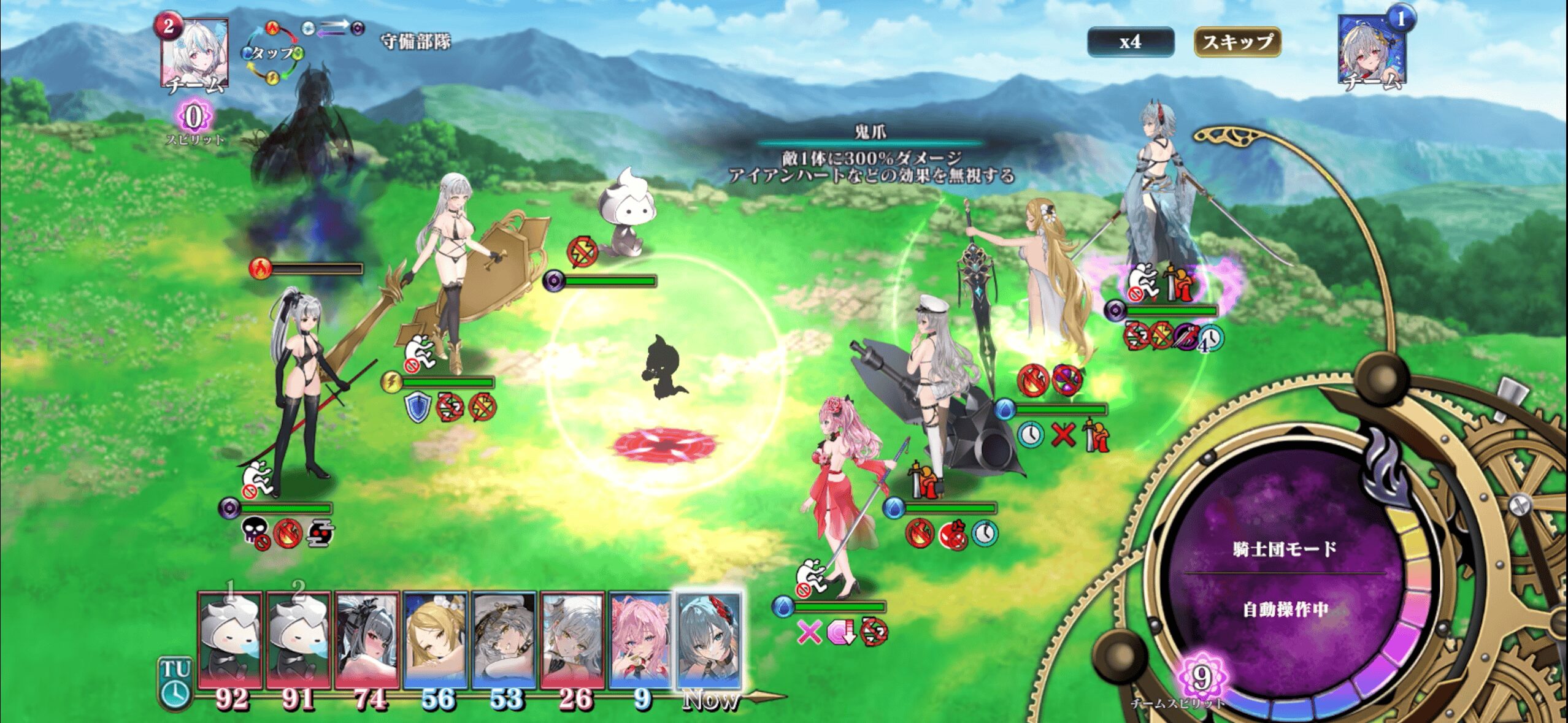Select the turn card numbered 53
Viewport: 1568px width, 723px height.
[504, 641]
